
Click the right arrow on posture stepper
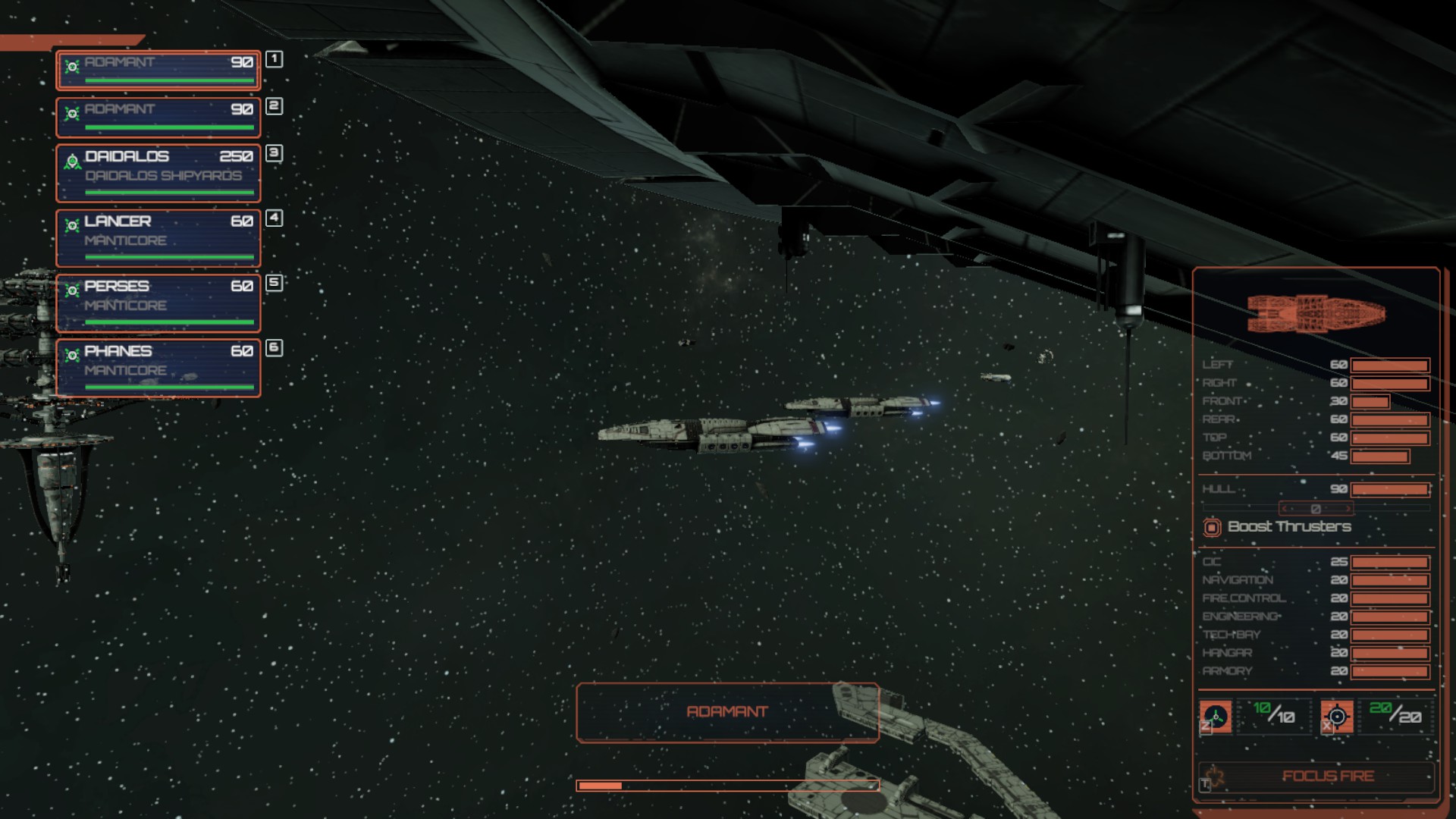1347,509
